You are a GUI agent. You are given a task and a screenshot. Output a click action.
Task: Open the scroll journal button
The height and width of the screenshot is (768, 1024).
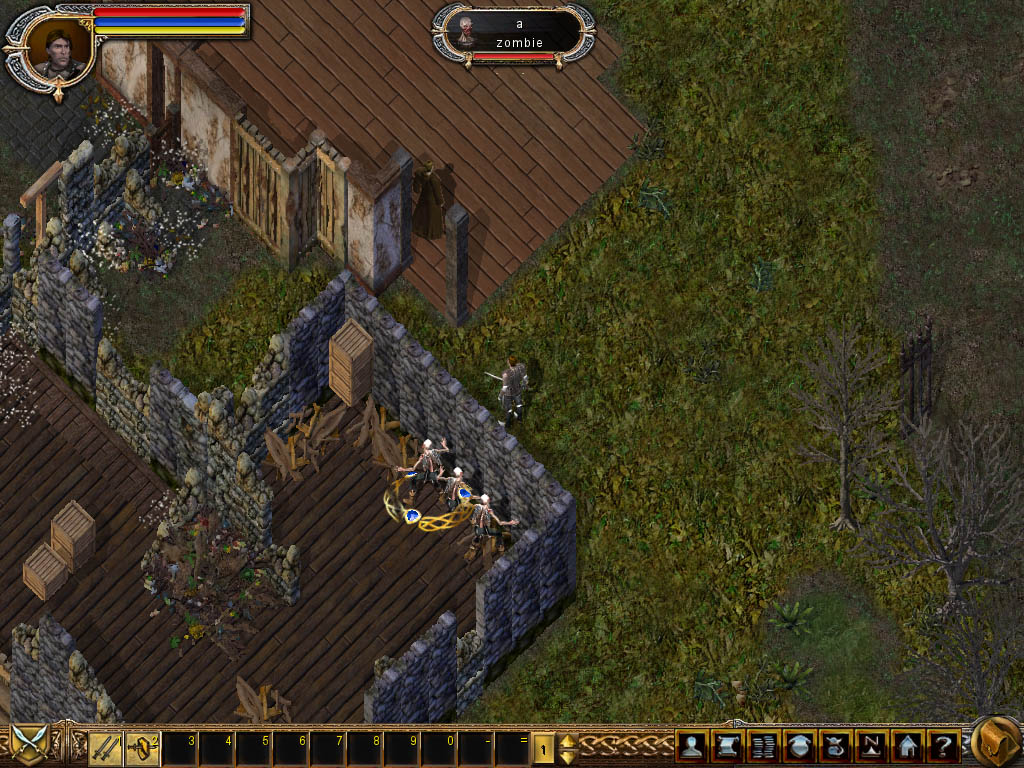727,746
